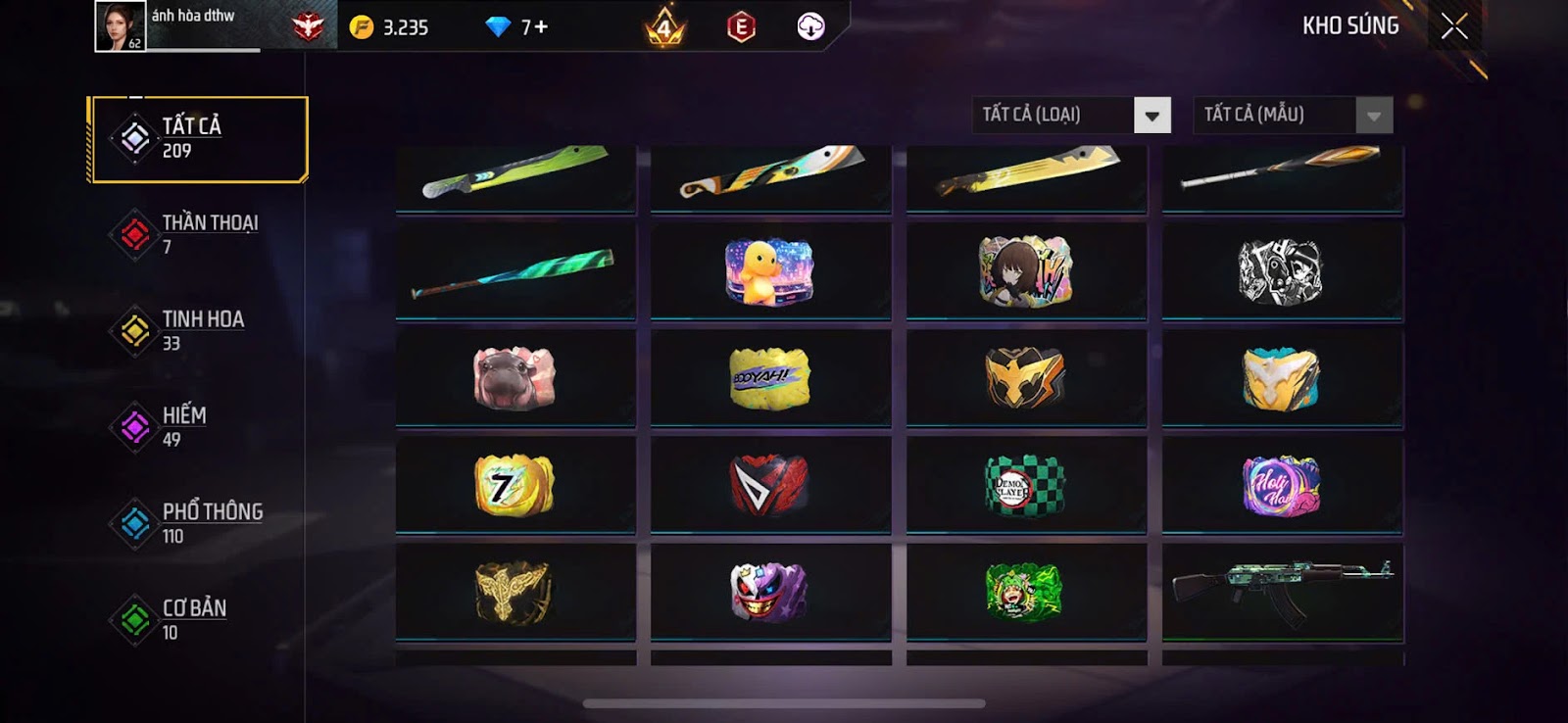Viewport: 1568px width, 723px height.
Task: Pick the hippo gloo wall skin
Action: pos(514,378)
